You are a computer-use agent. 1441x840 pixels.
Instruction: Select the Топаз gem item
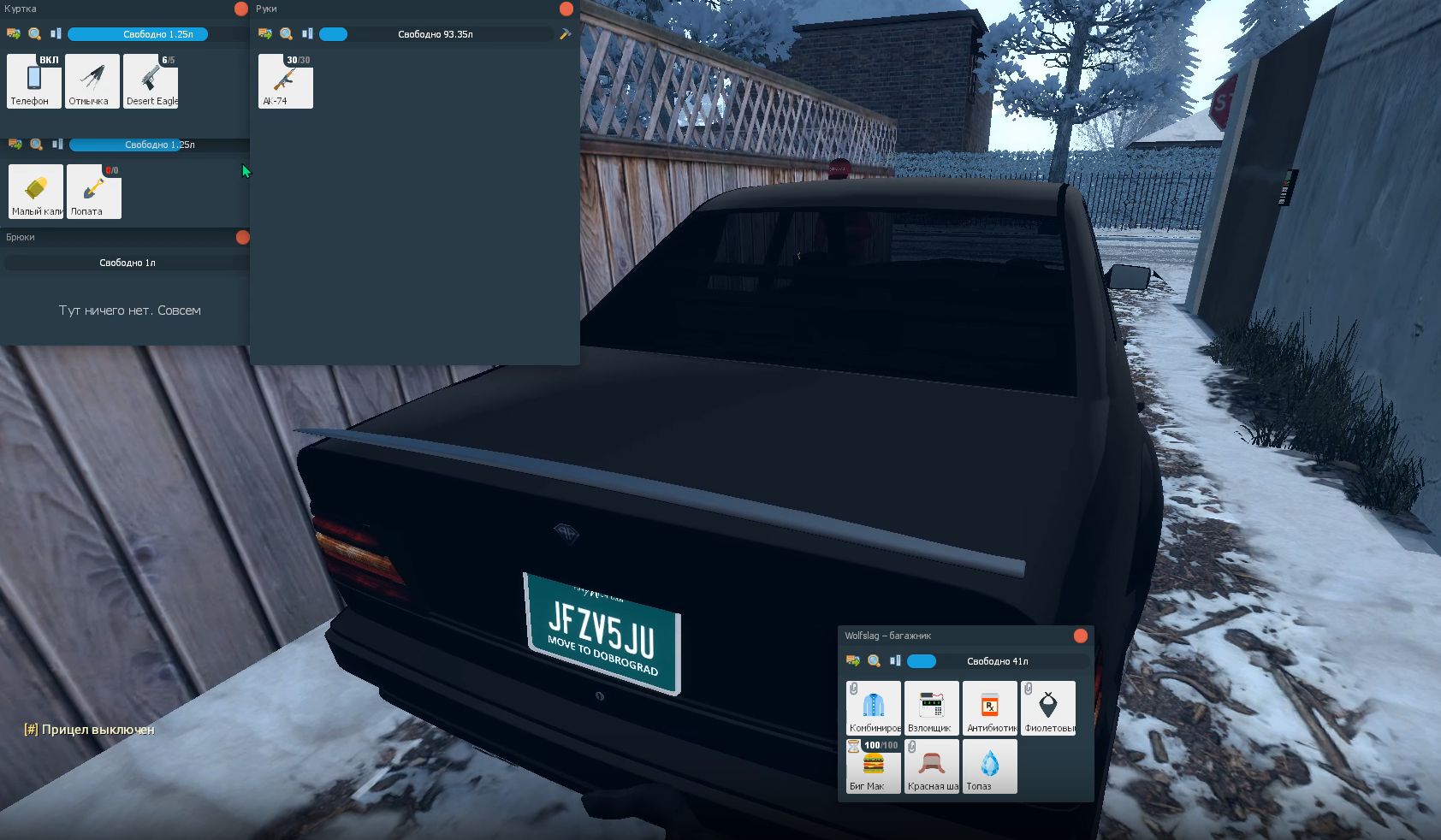click(990, 766)
